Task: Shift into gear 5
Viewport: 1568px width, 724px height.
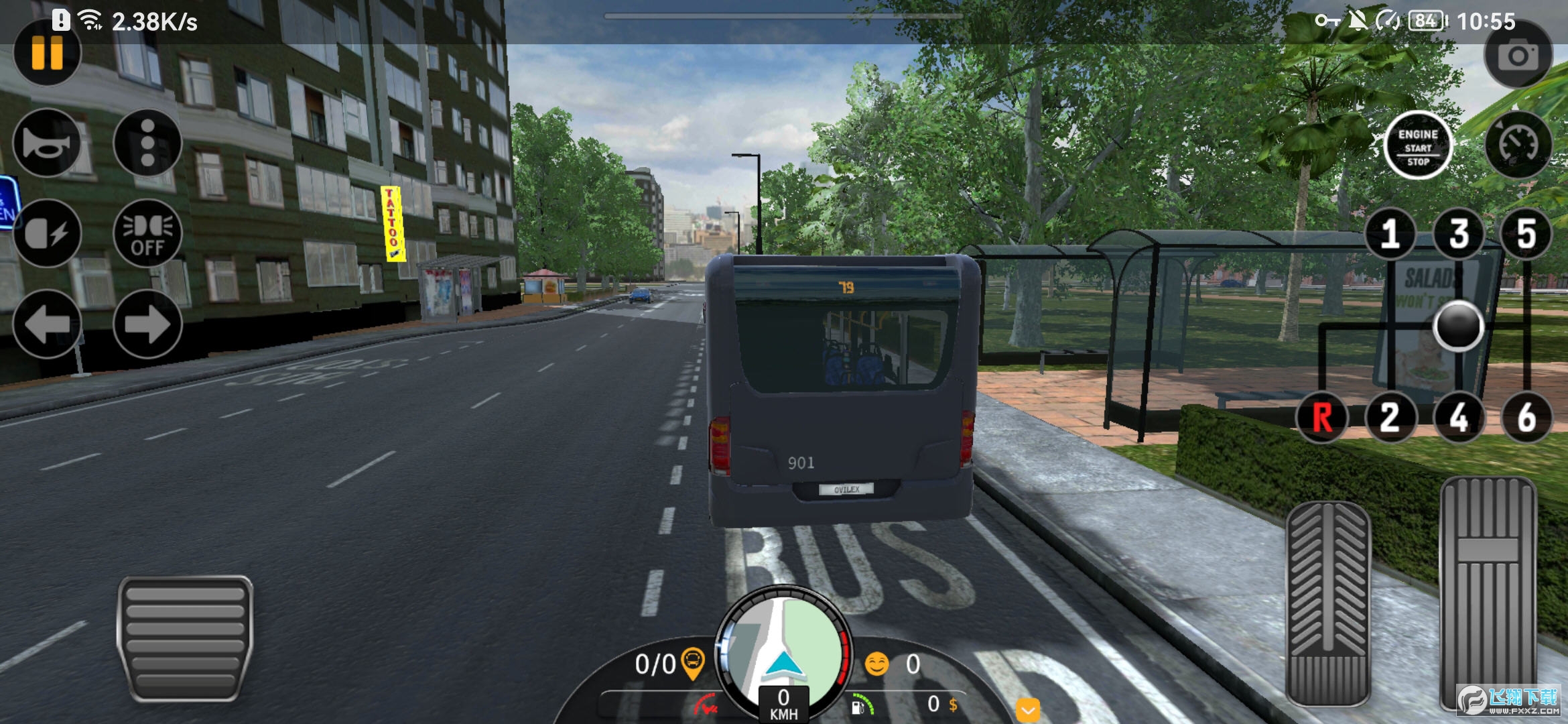Action: click(x=1526, y=234)
